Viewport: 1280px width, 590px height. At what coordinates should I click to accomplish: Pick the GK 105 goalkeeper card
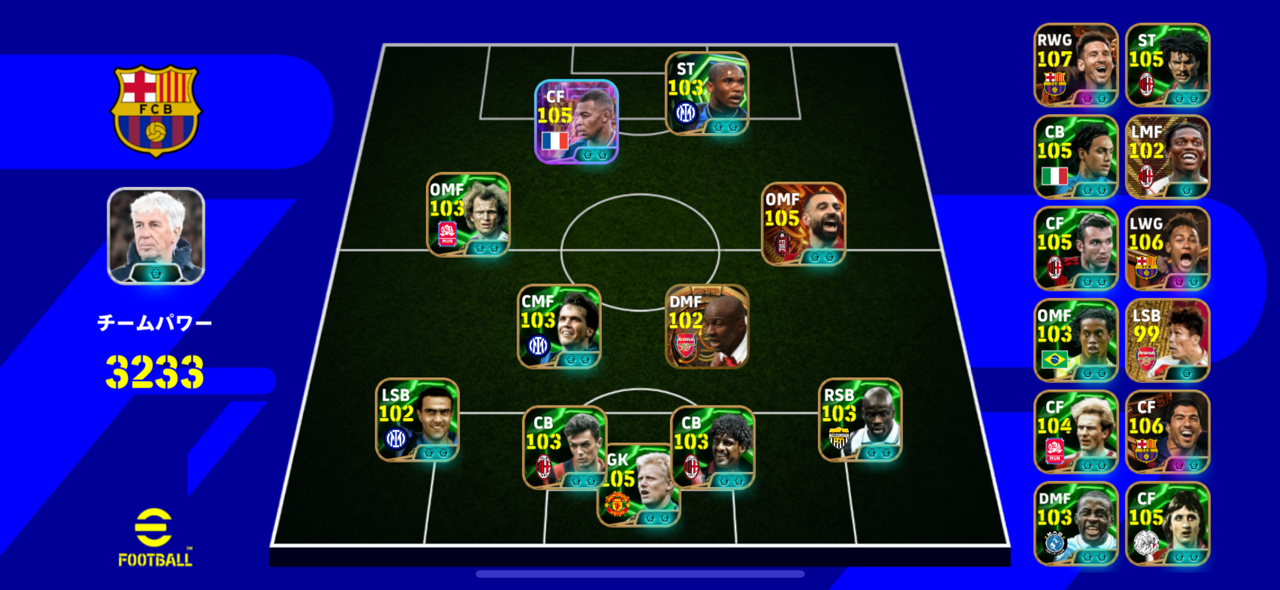click(x=639, y=487)
